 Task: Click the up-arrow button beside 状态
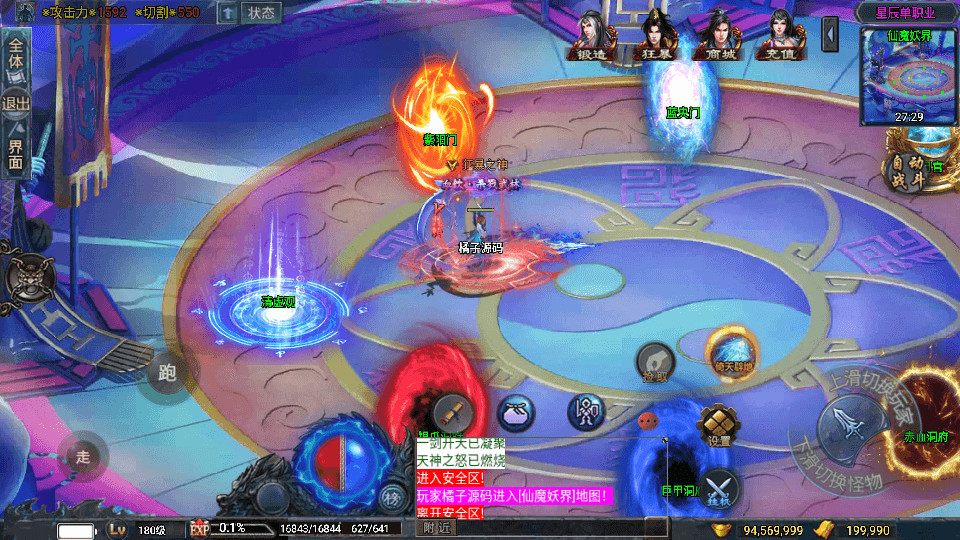[x=228, y=13]
